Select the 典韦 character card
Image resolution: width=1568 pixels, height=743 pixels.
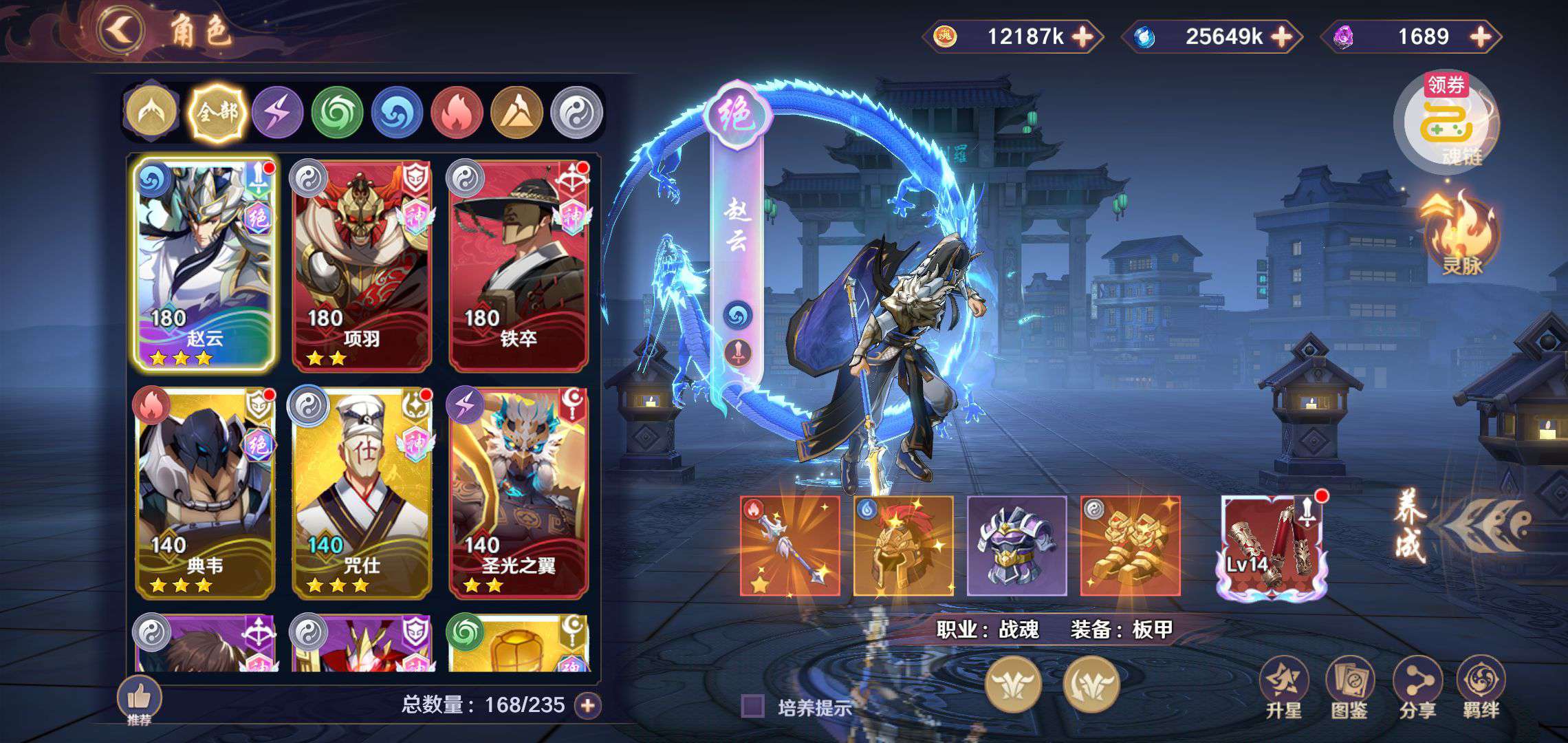(x=205, y=491)
